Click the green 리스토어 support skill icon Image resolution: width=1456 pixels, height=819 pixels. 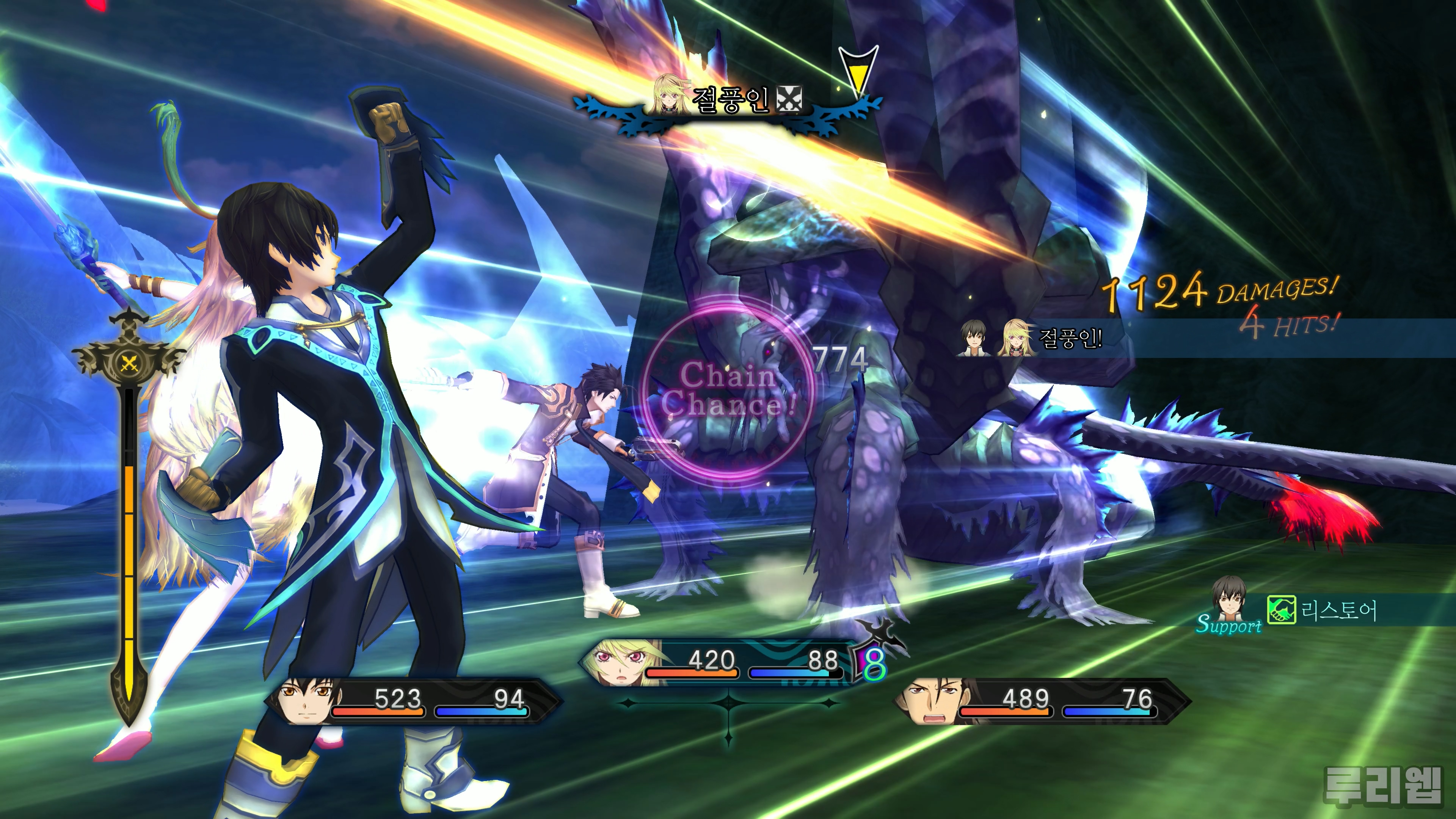(x=1281, y=610)
